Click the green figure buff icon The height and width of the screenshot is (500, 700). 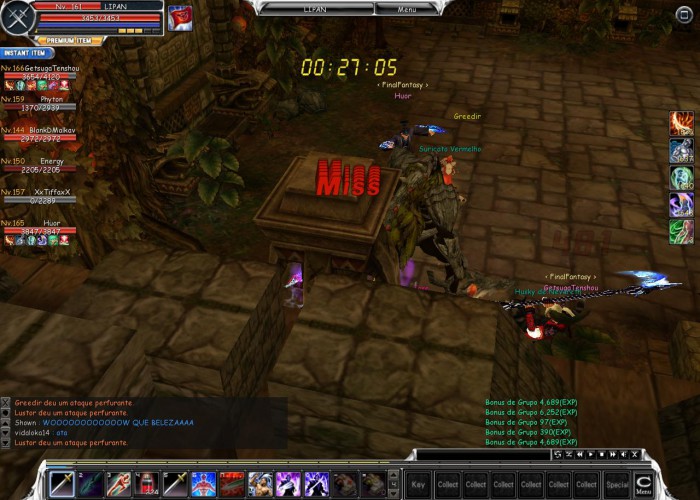(x=681, y=232)
